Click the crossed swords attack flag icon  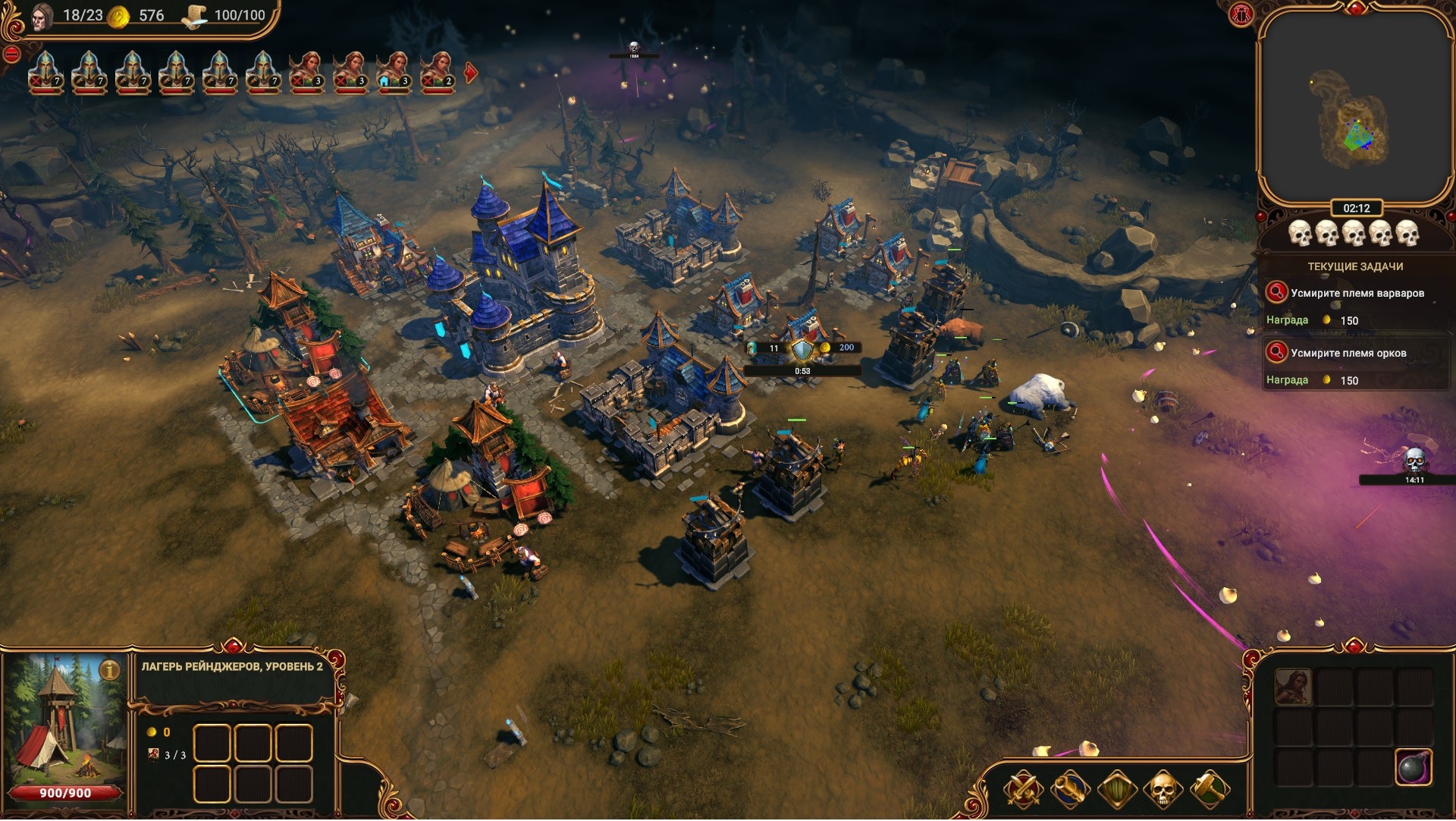click(1023, 790)
